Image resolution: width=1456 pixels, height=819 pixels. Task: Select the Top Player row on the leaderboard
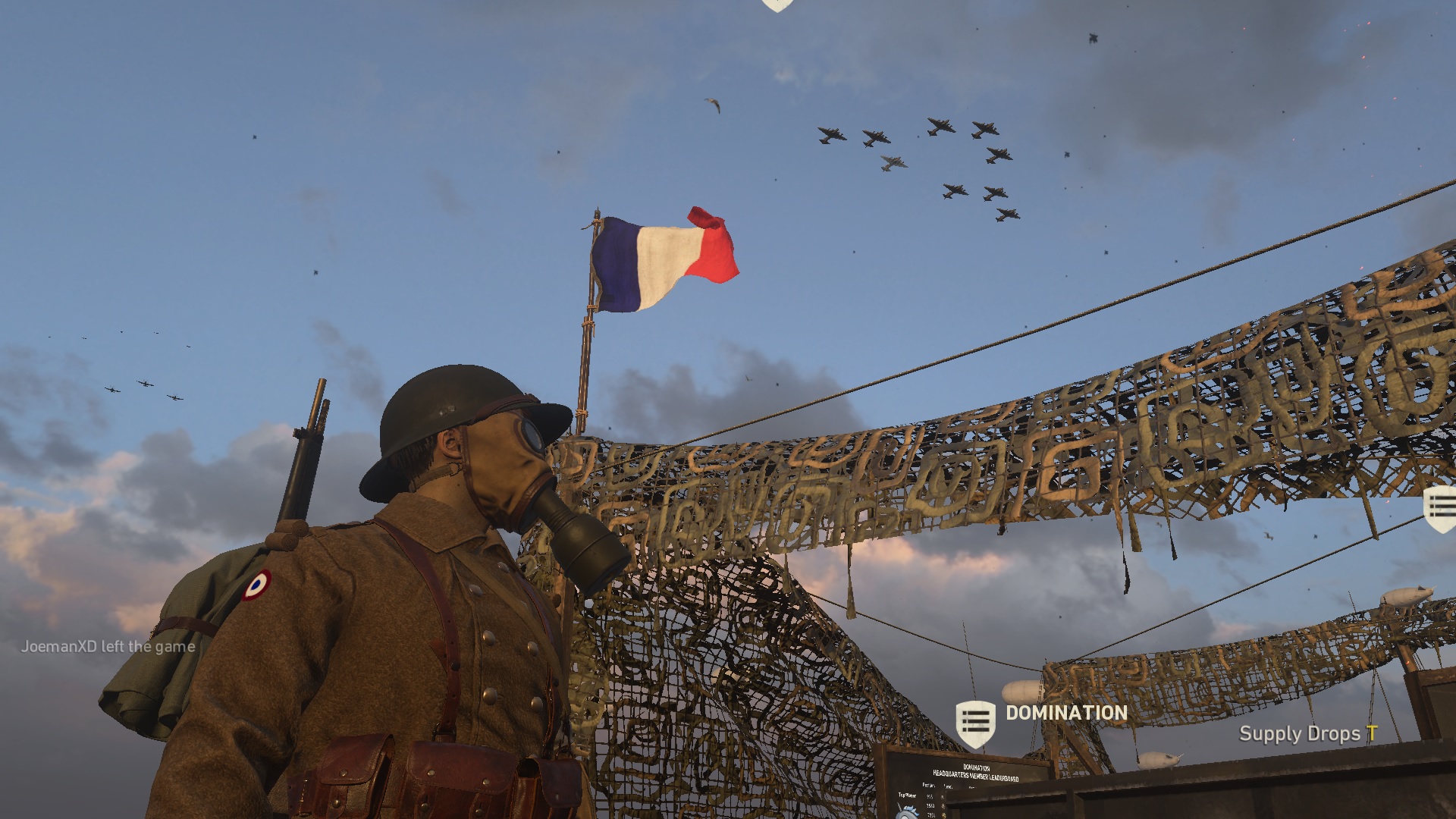coord(907,795)
